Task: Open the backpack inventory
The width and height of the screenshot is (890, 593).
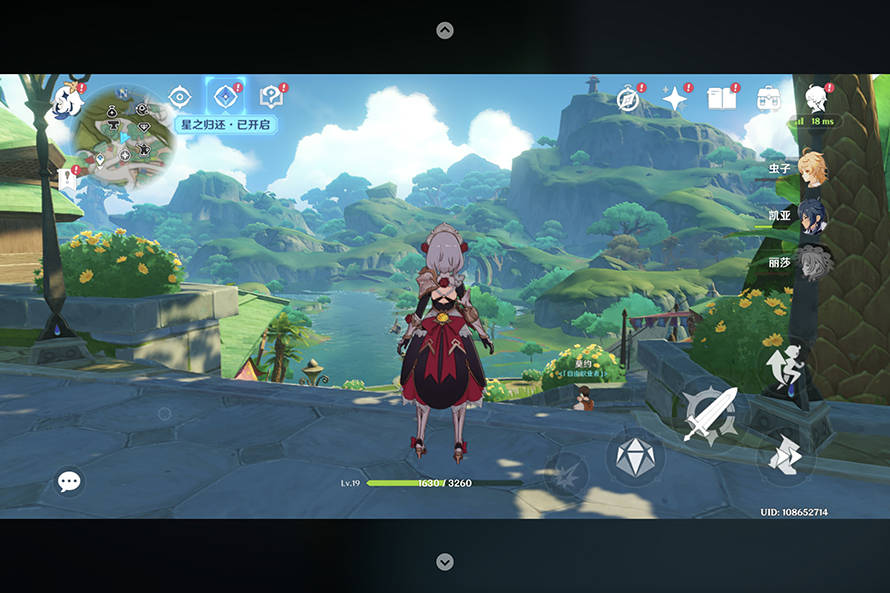Action: point(768,98)
